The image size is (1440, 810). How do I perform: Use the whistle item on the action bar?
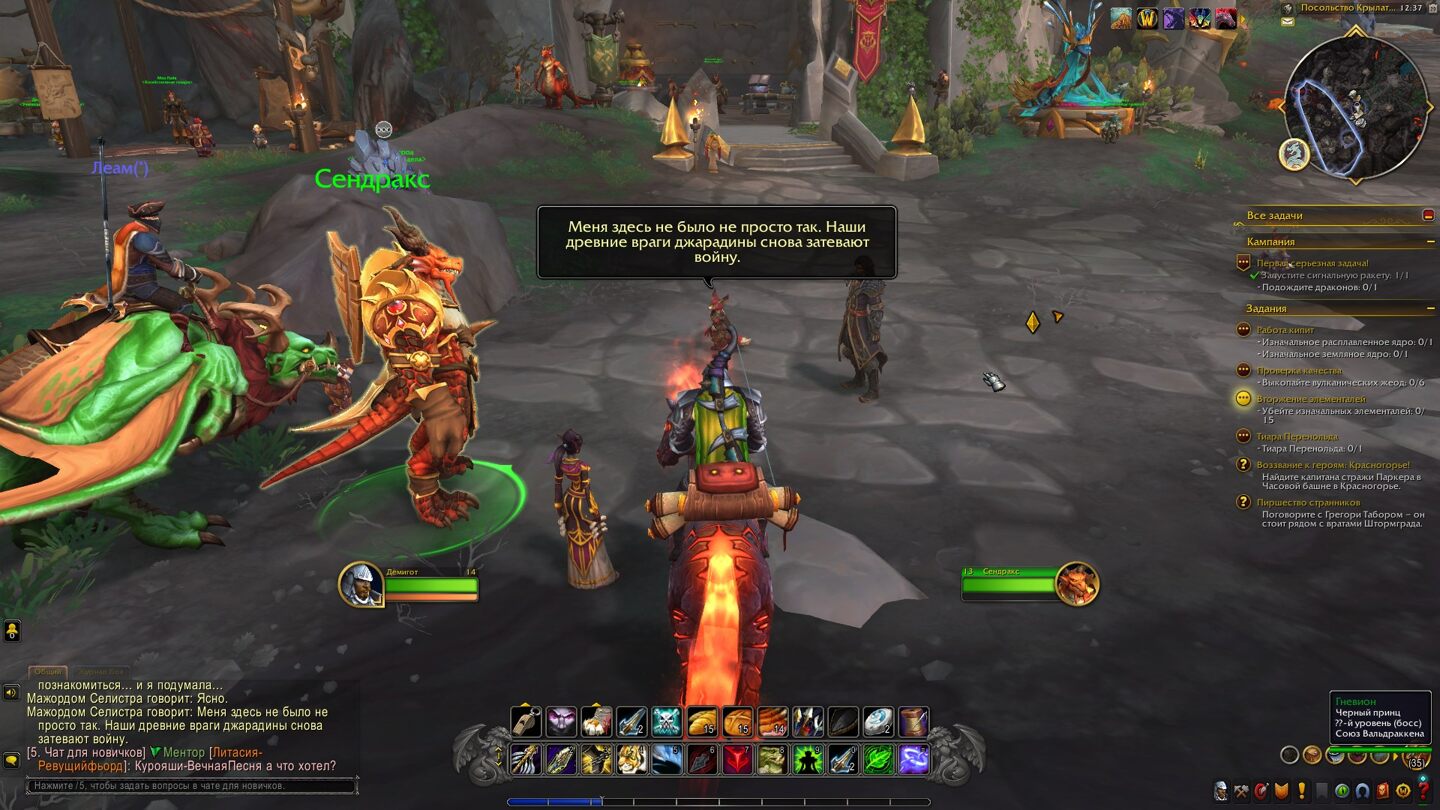pyautogui.click(x=526, y=722)
